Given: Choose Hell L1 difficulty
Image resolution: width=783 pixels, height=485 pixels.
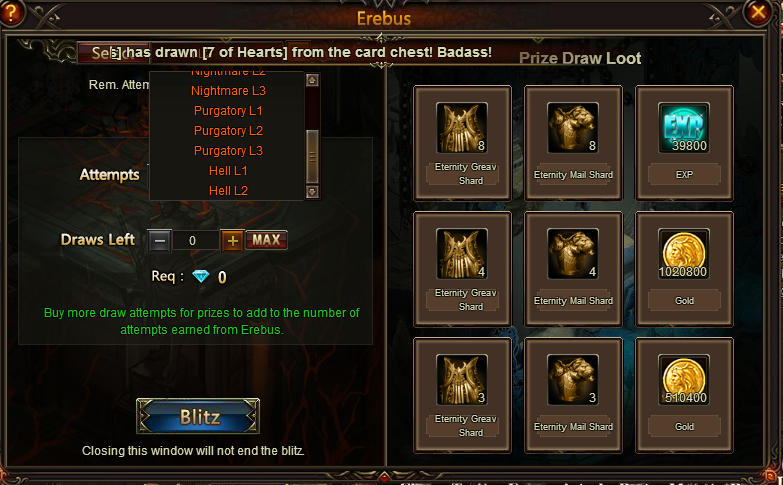Looking at the screenshot, I should tap(228, 171).
